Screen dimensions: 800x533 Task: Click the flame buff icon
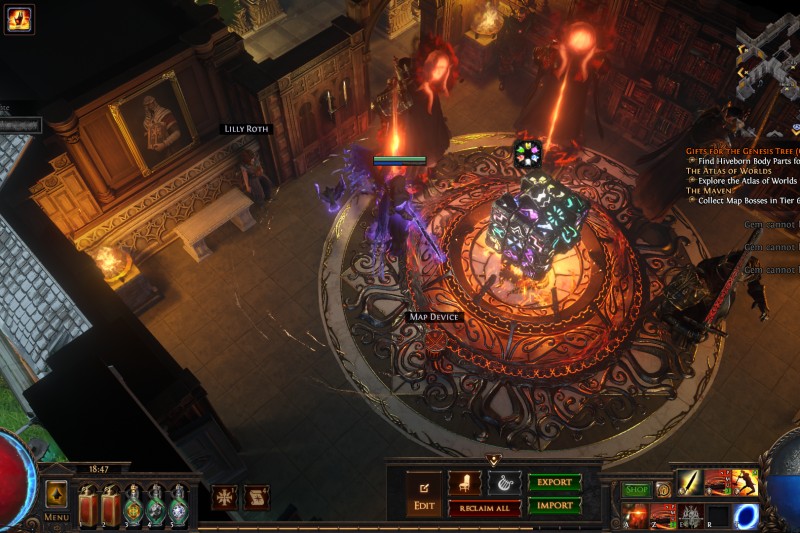(x=20, y=18)
